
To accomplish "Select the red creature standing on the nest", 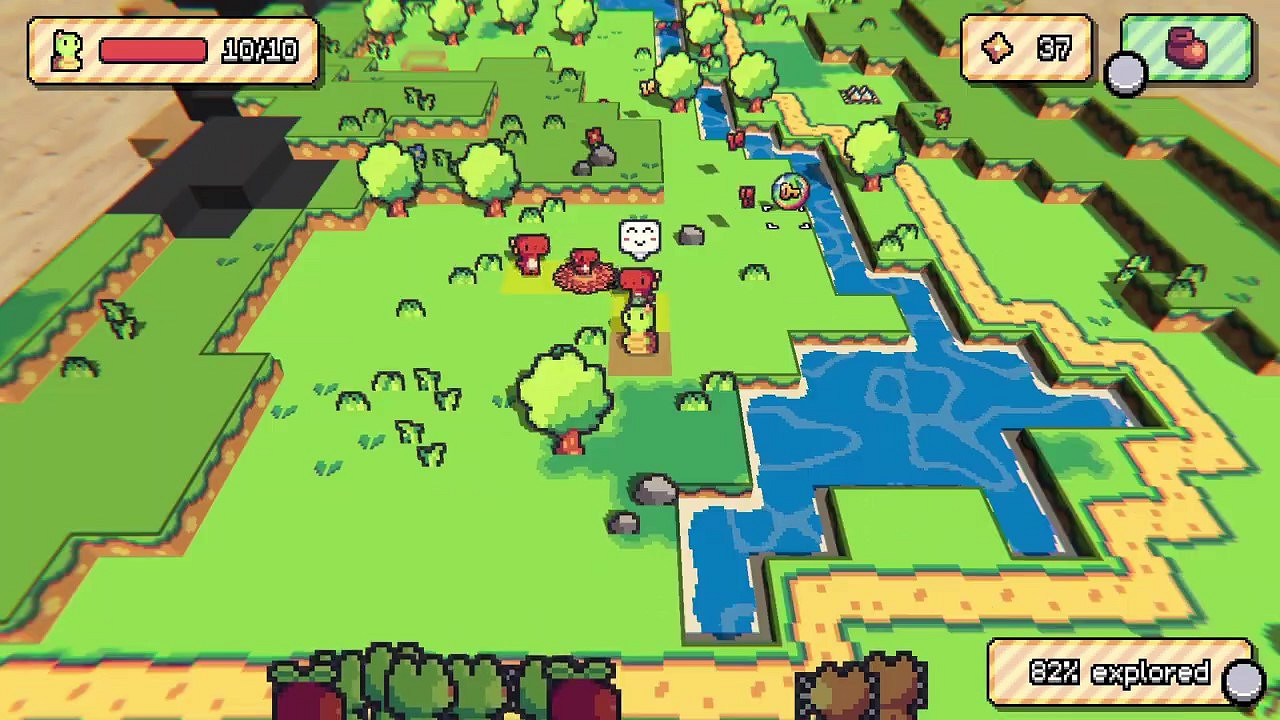I will click(x=583, y=258).
